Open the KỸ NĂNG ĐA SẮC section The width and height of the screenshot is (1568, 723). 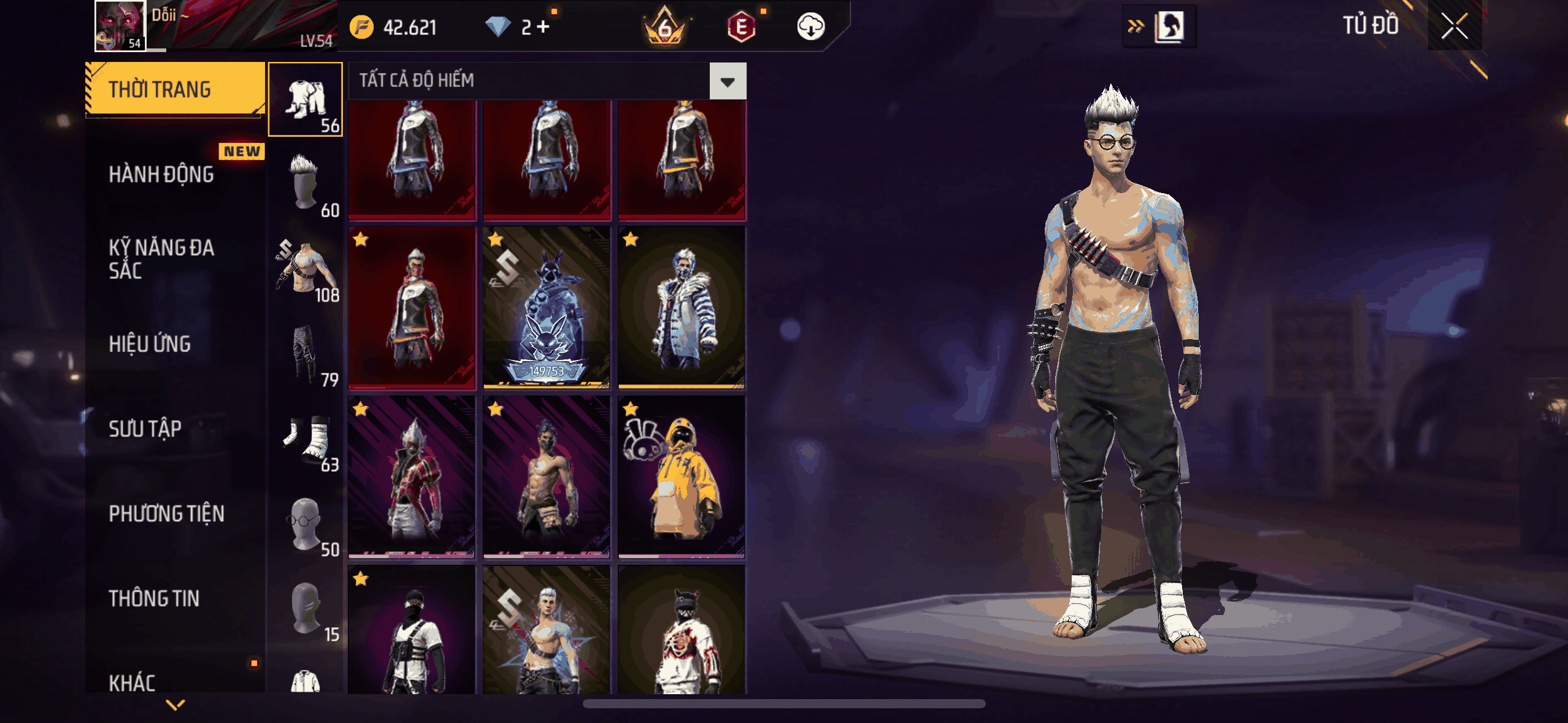pos(161,259)
